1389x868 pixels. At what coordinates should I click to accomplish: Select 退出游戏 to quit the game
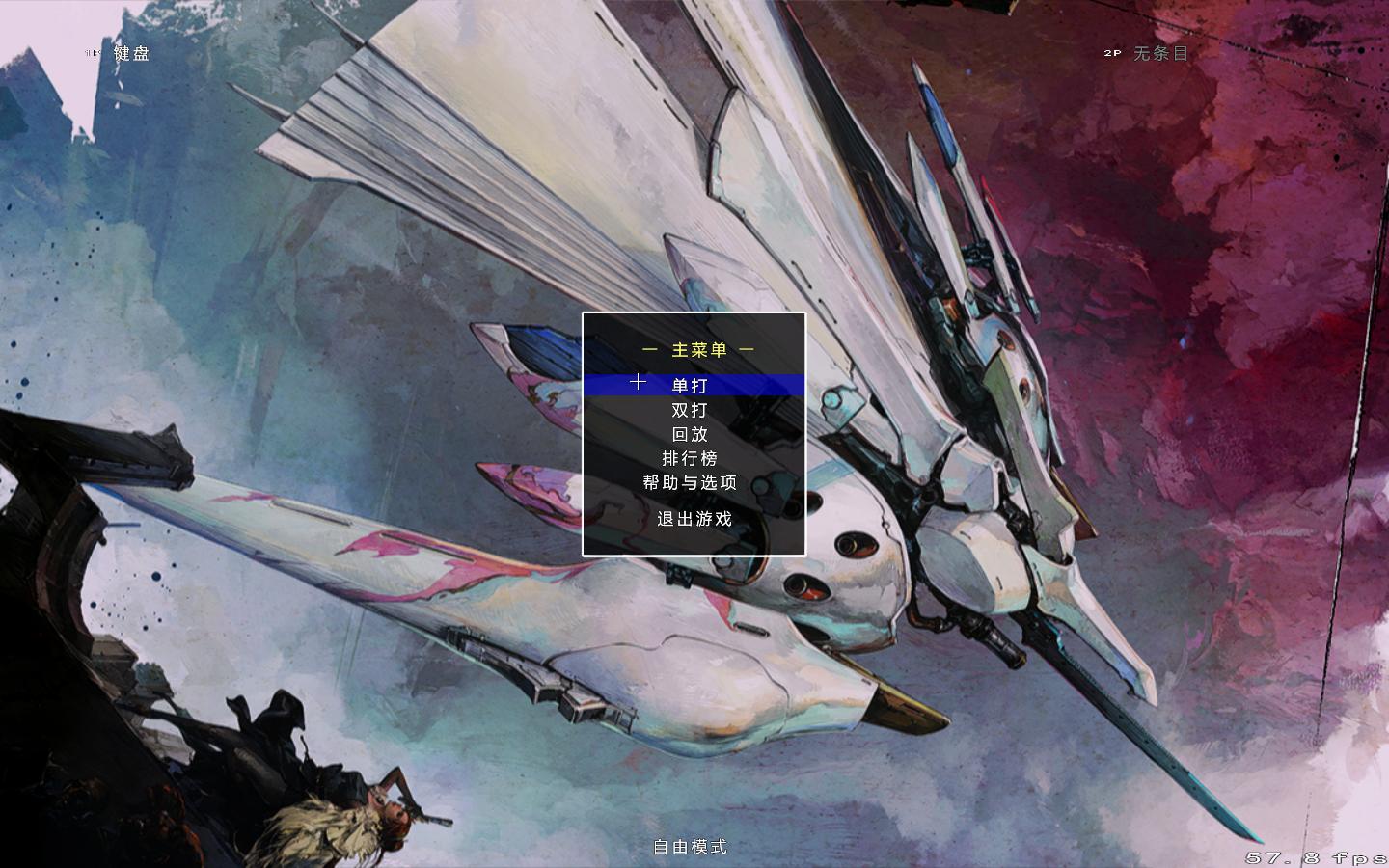[x=696, y=519]
